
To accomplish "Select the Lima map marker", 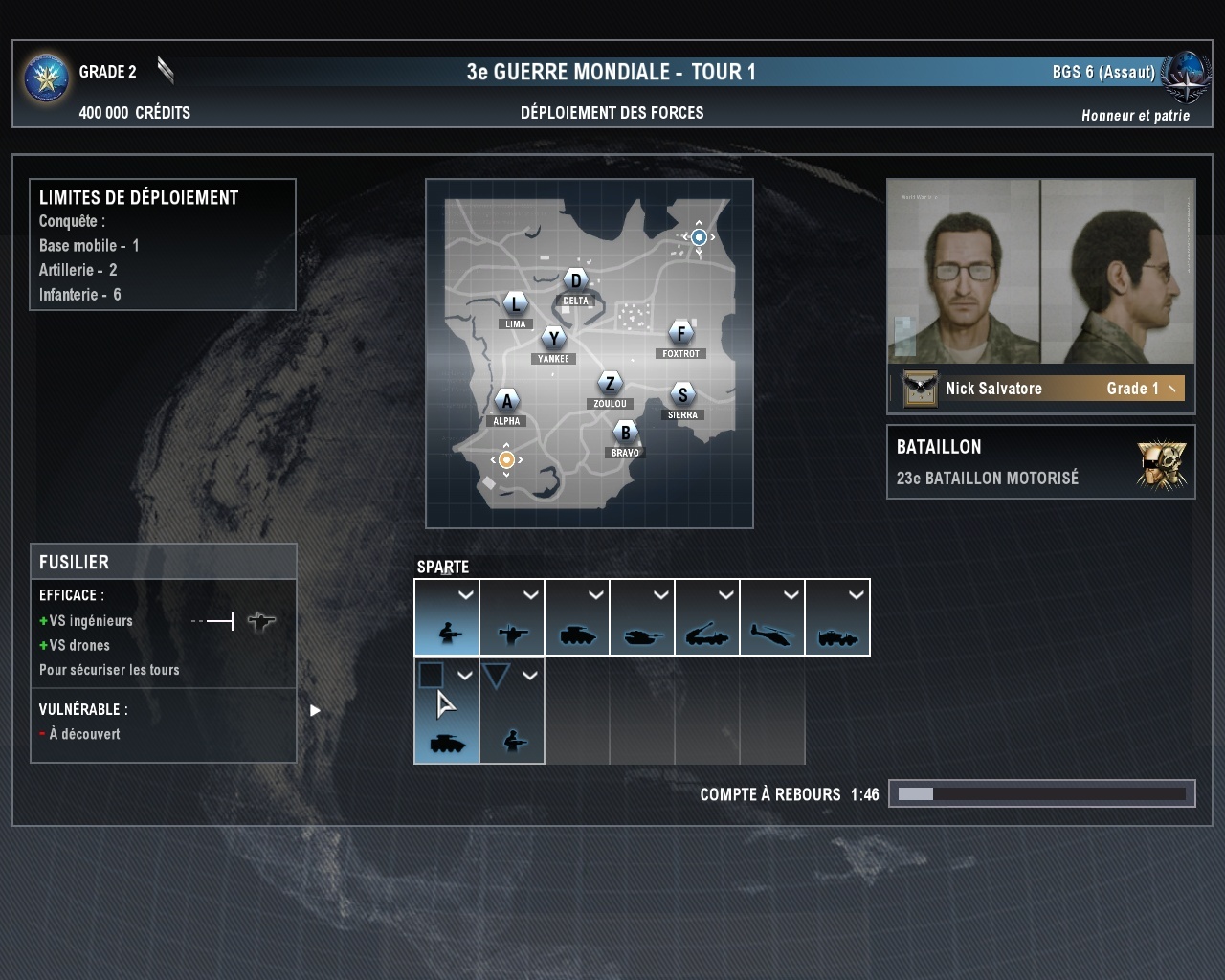I will coord(516,304).
